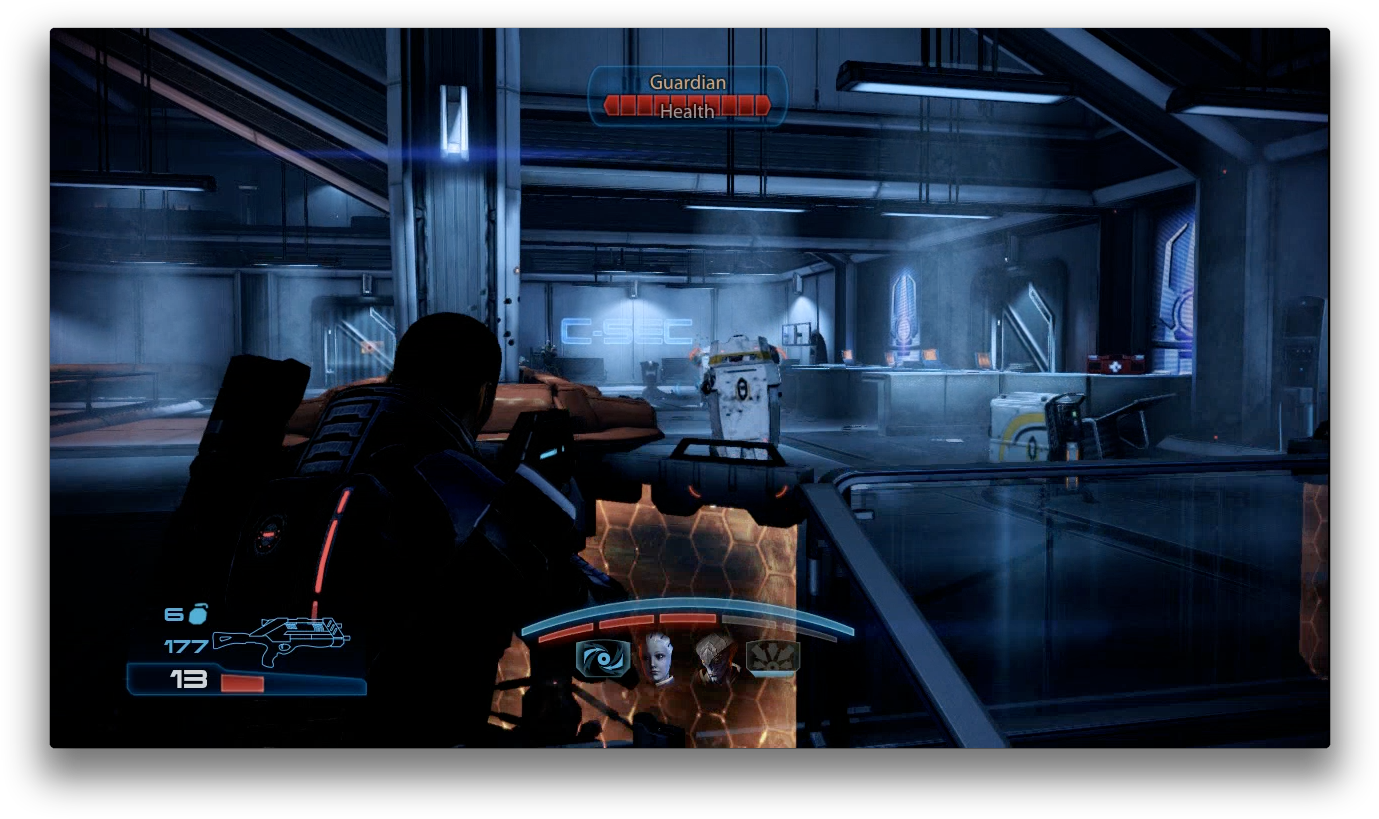The height and width of the screenshot is (819, 1379).
Task: Select the grenade icon
Action: click(198, 614)
